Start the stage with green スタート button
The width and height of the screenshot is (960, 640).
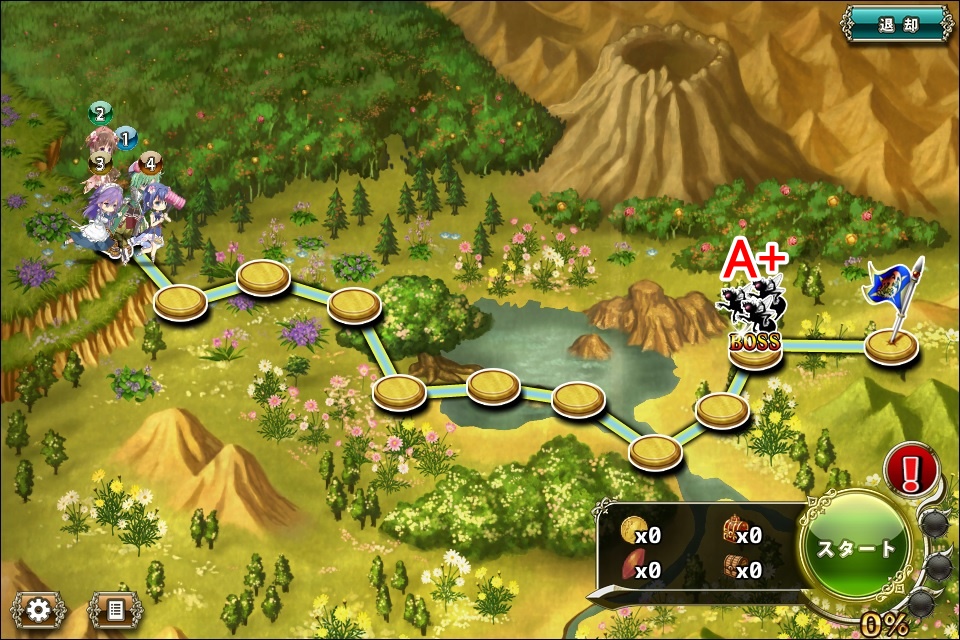point(857,549)
